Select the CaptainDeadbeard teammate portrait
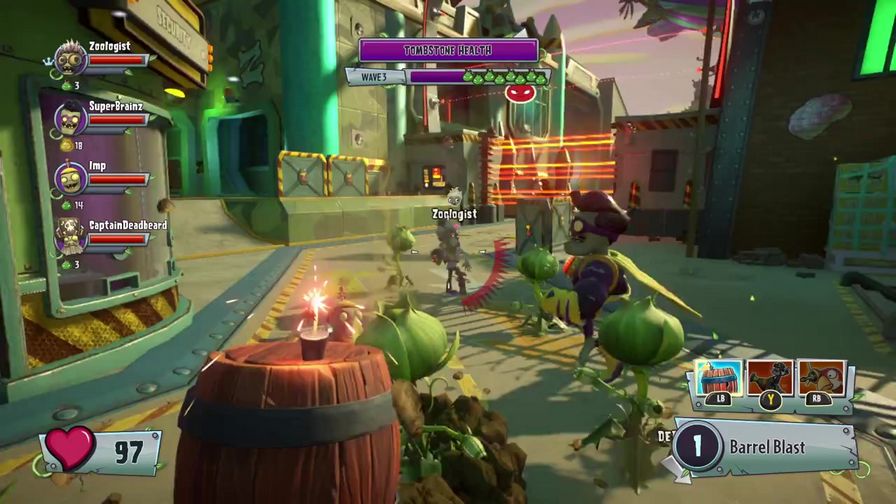The height and width of the screenshot is (504, 896). tap(70, 238)
